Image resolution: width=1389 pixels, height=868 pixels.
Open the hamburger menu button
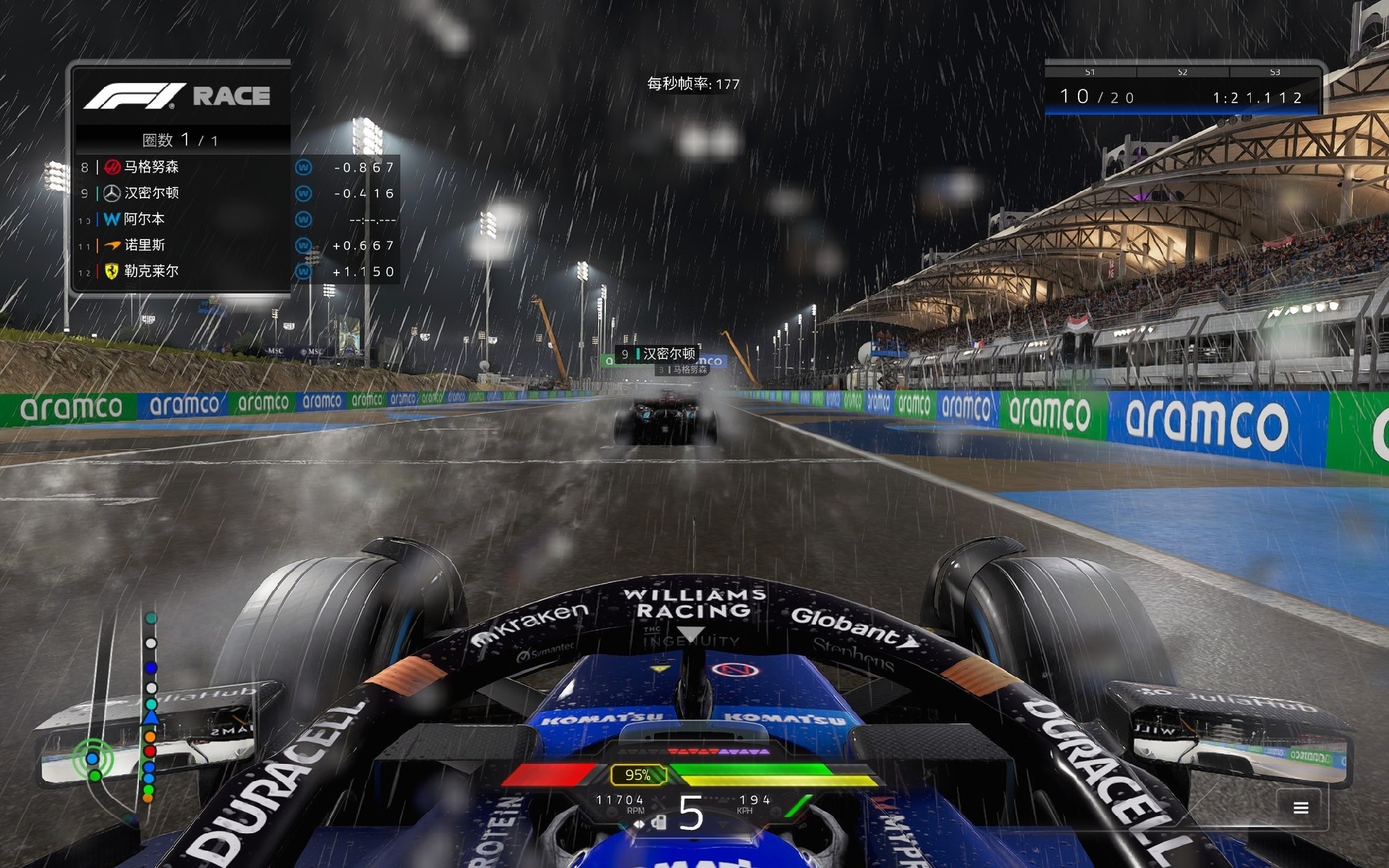point(1300,808)
